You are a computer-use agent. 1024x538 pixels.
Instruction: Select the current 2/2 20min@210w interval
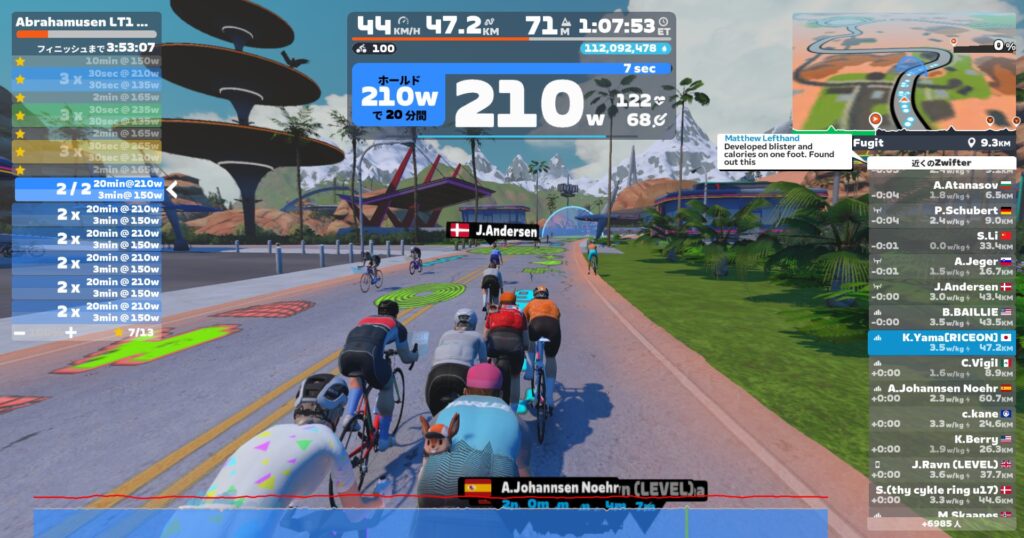(x=88, y=189)
